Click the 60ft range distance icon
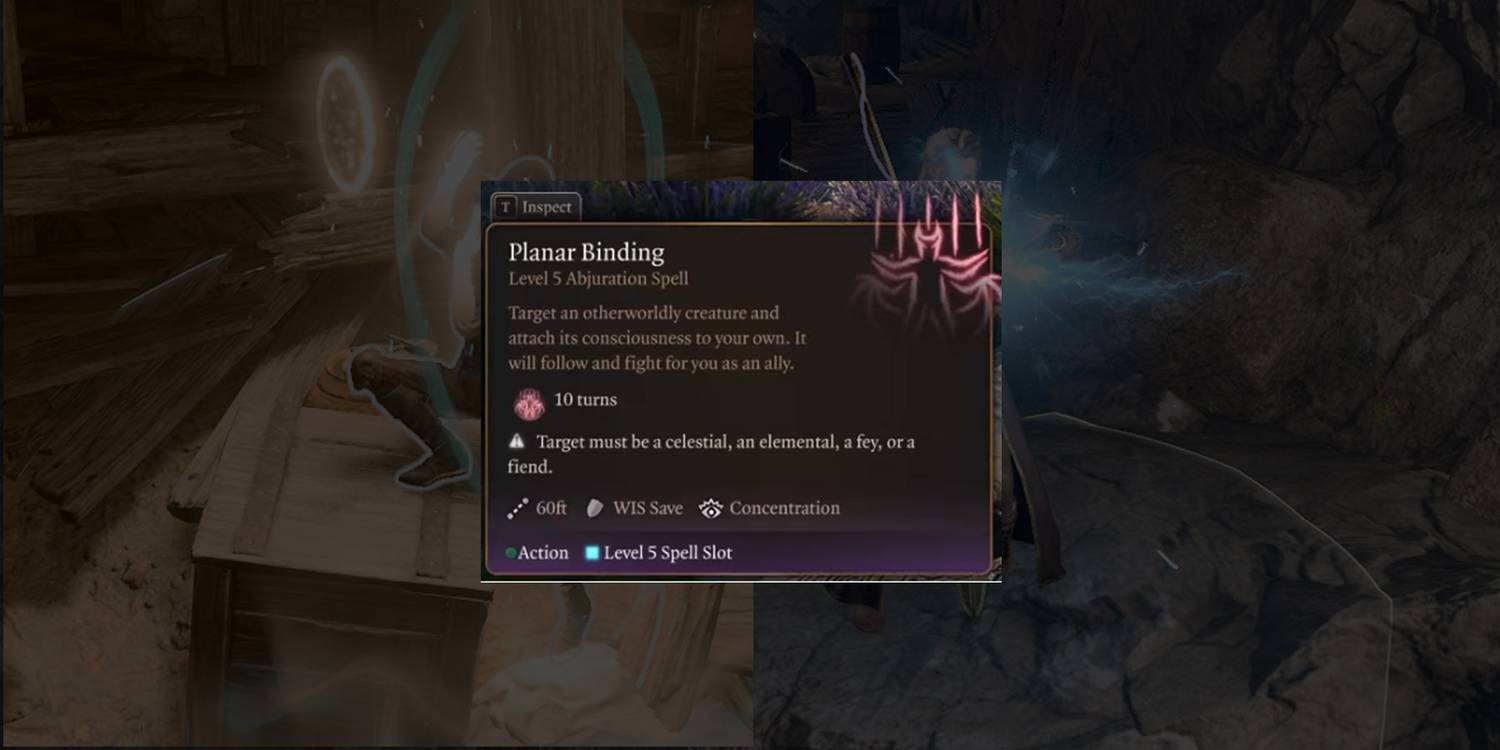 click(x=516, y=508)
